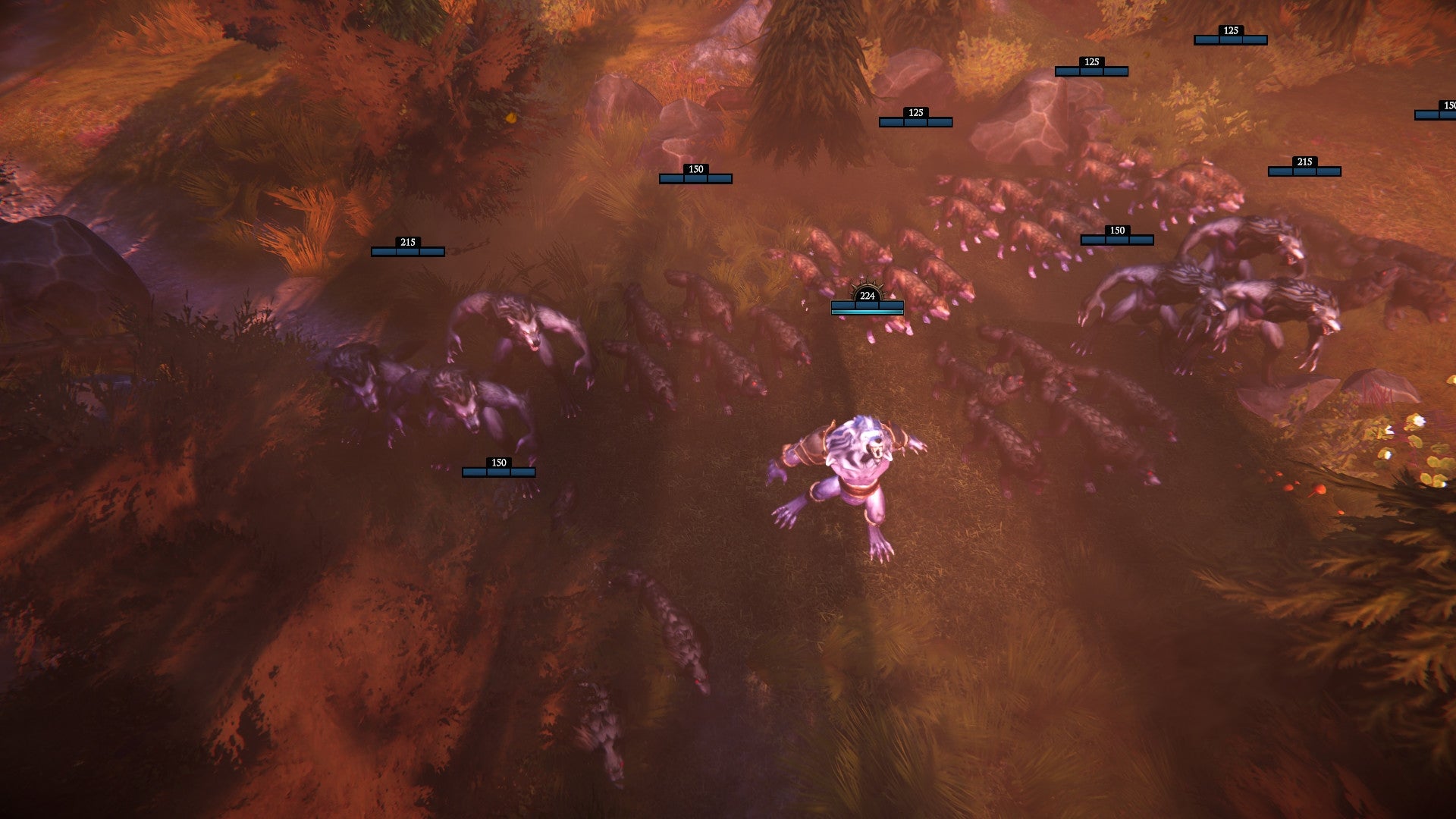Image resolution: width=1456 pixels, height=819 pixels.
Task: Click the 150 badge above the white wolf pack
Action: [x=1116, y=229]
